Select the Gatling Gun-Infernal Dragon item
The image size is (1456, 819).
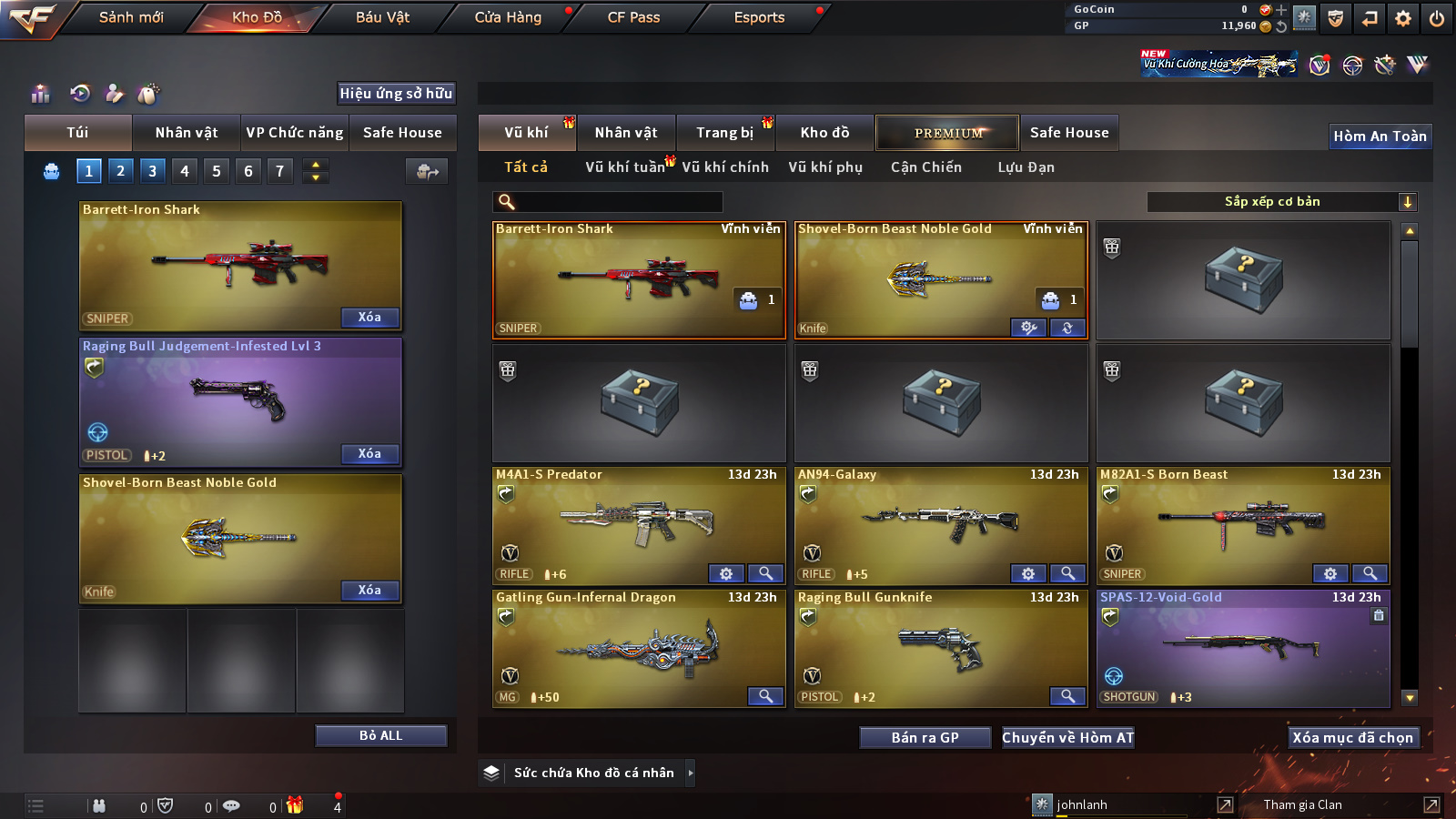click(x=637, y=648)
